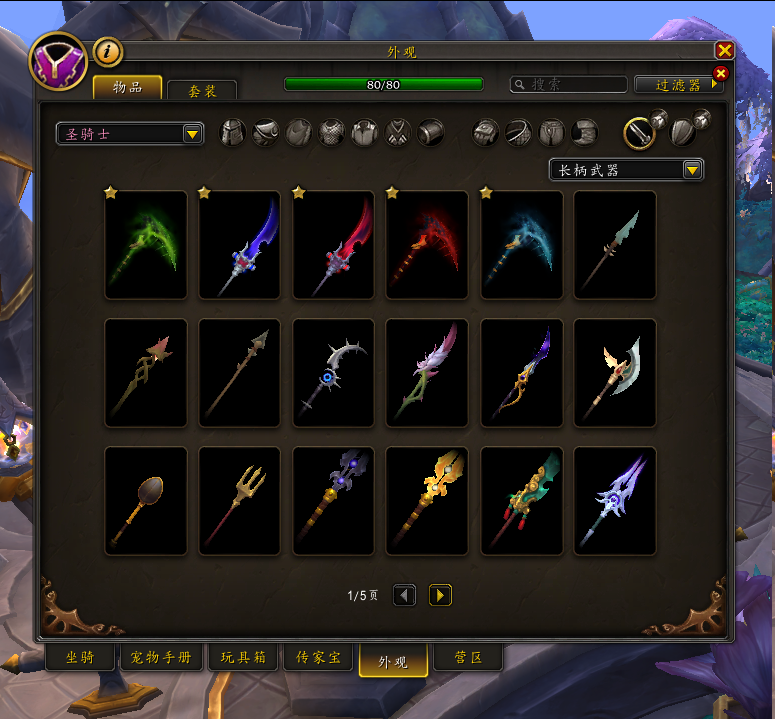Choose the golden trident appearance
Viewport: 775px width, 719px height.
[x=240, y=501]
